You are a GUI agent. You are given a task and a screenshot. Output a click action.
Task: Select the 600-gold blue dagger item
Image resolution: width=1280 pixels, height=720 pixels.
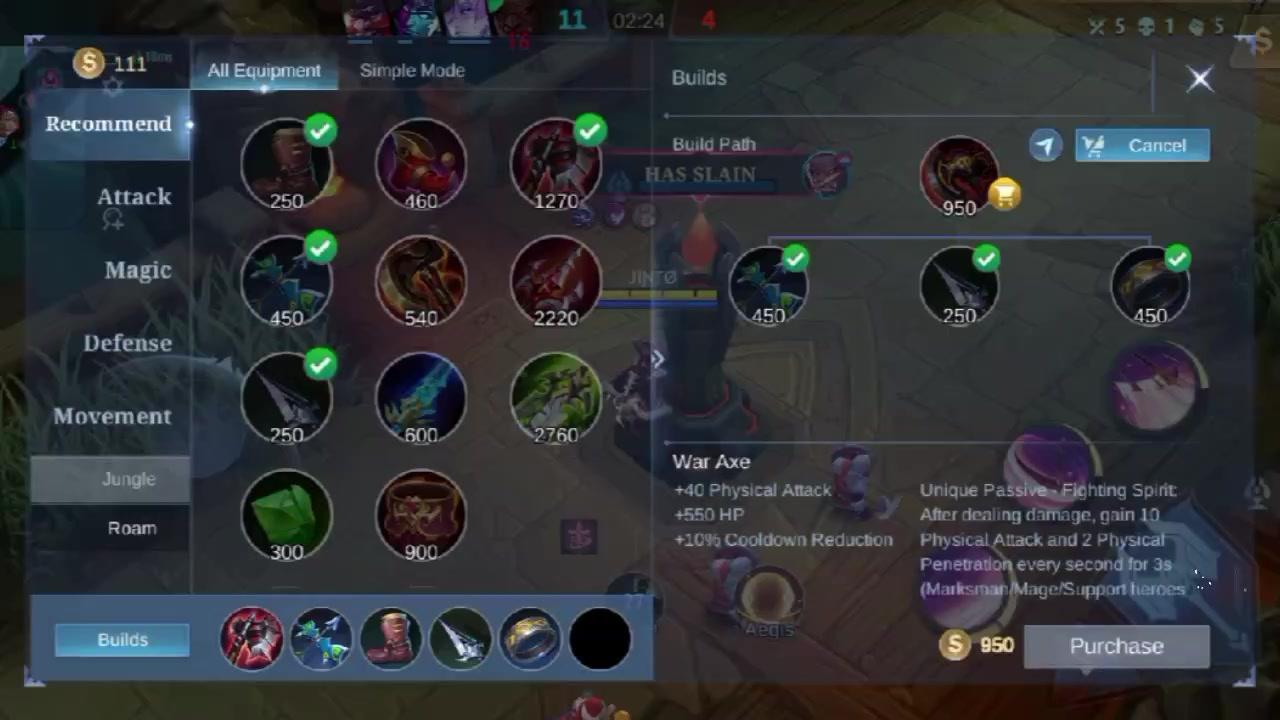[x=421, y=398]
